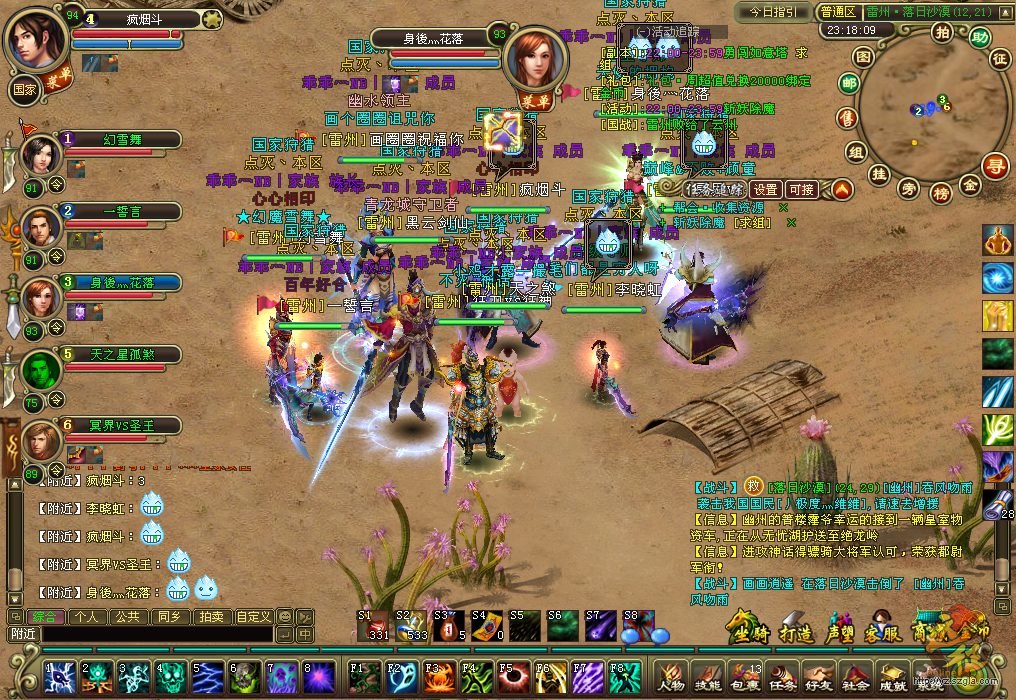Screen dimensions: 1016x700
Task: Open mail with the 邮 button
Action: pos(849,83)
